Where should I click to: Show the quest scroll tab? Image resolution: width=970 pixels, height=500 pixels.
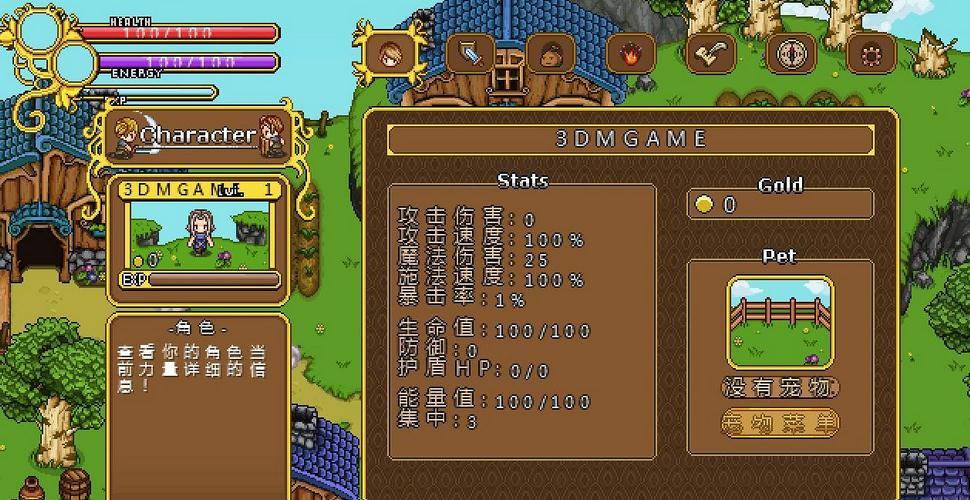(x=711, y=53)
